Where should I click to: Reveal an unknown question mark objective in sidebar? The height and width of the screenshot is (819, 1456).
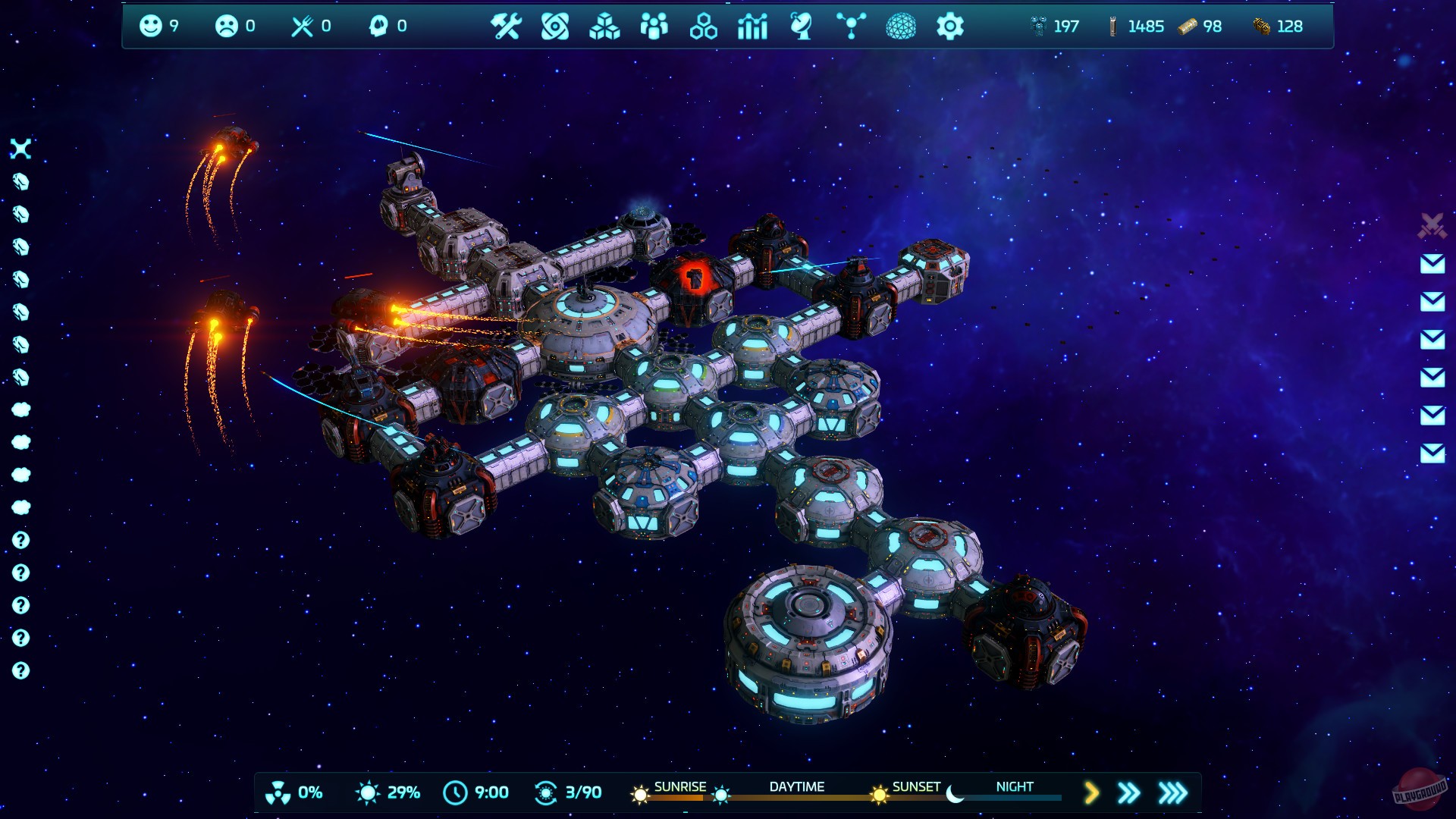point(21,540)
